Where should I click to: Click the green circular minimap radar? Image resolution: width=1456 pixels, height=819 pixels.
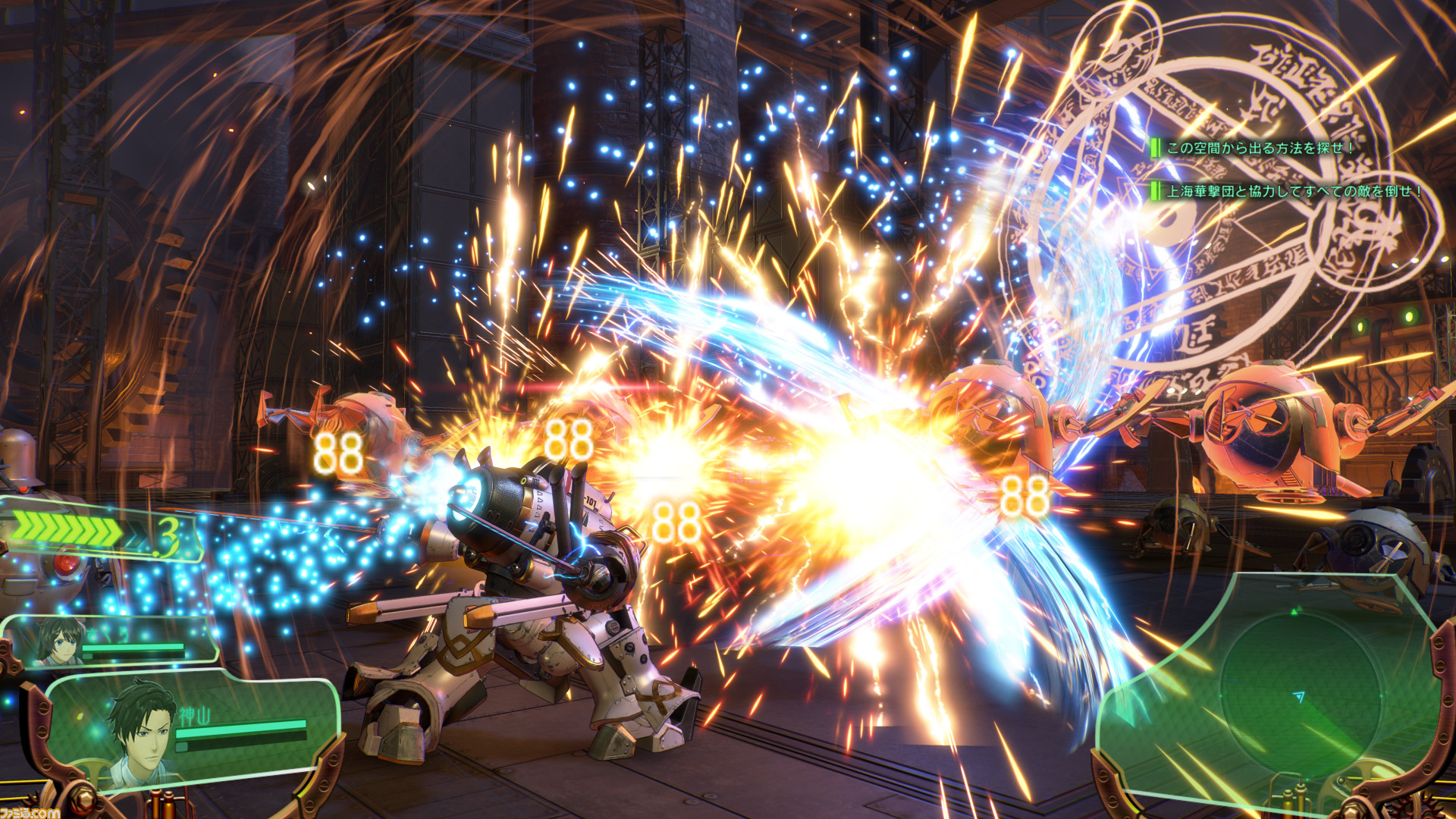coord(1298,694)
